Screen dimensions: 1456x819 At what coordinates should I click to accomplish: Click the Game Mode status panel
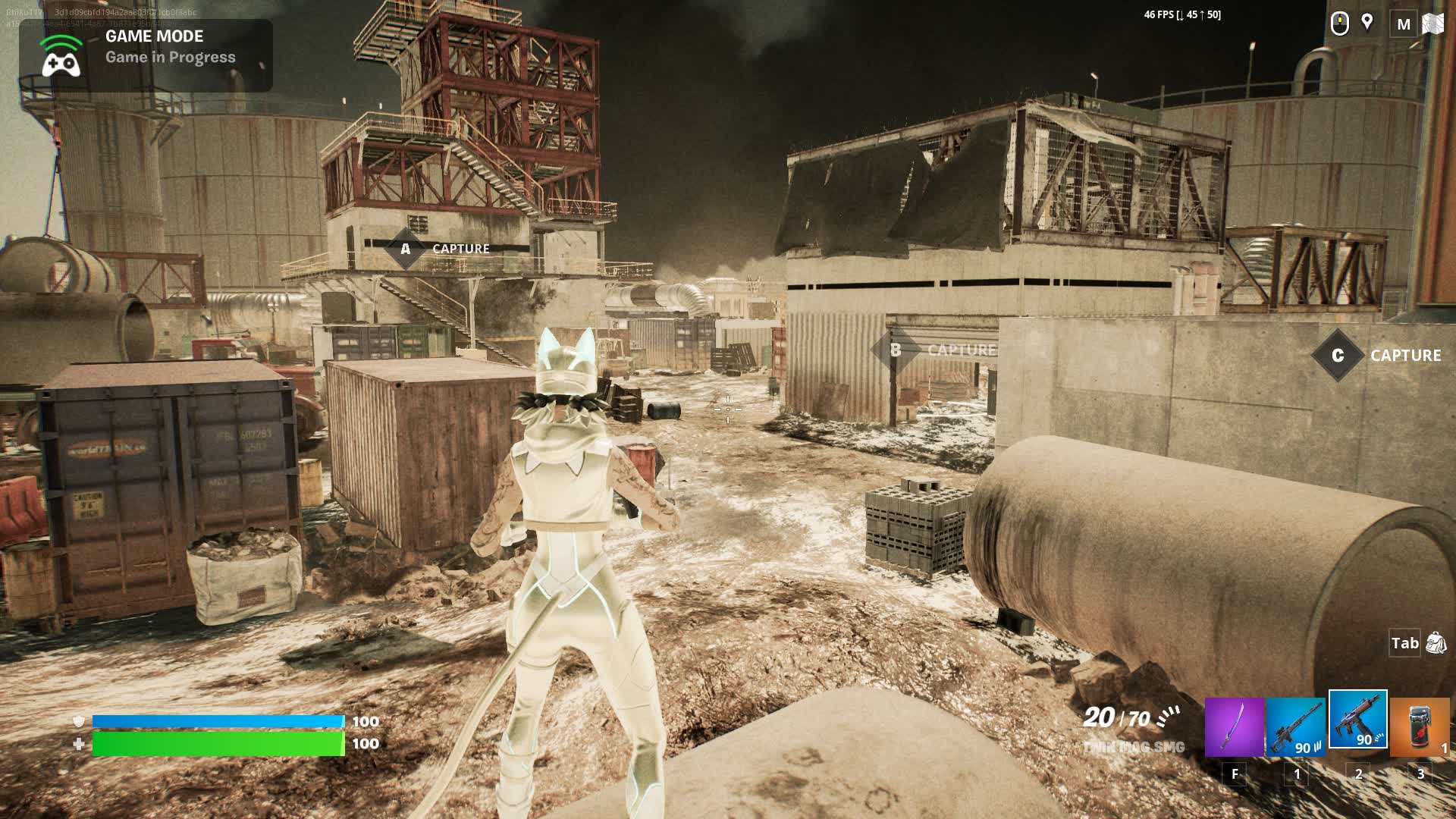coord(146,55)
